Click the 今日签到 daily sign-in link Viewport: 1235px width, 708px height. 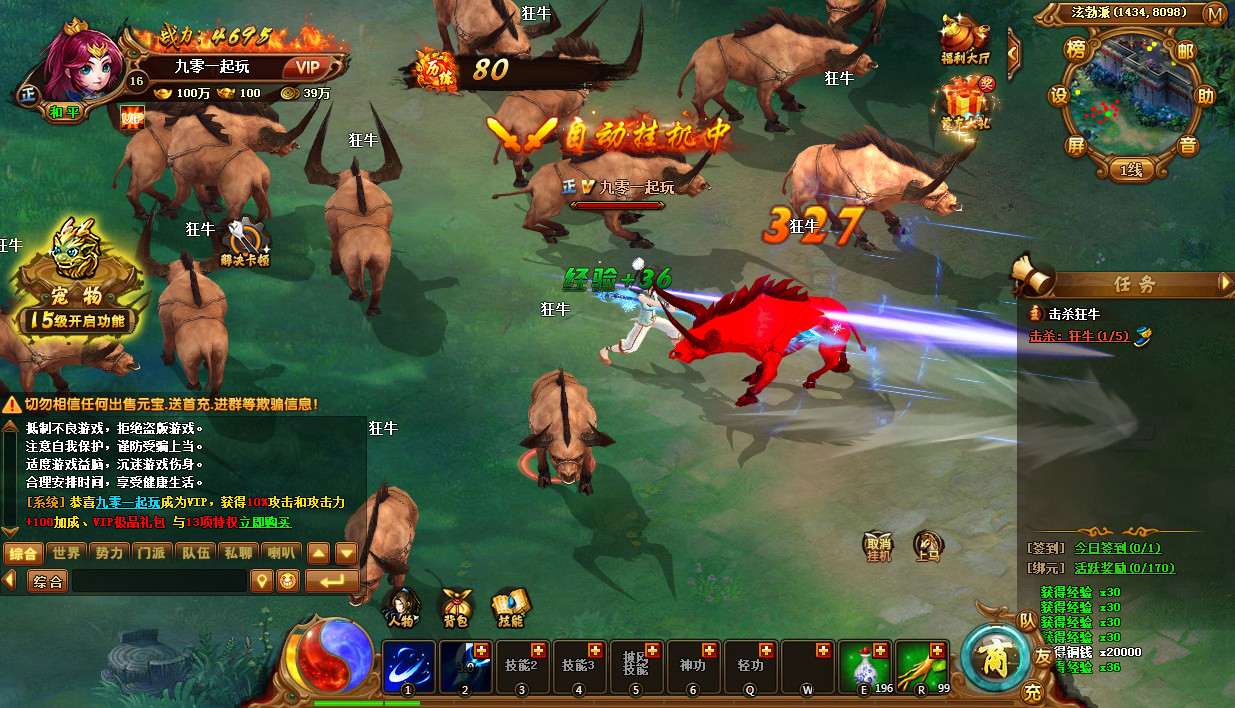pyautogui.click(x=1117, y=548)
